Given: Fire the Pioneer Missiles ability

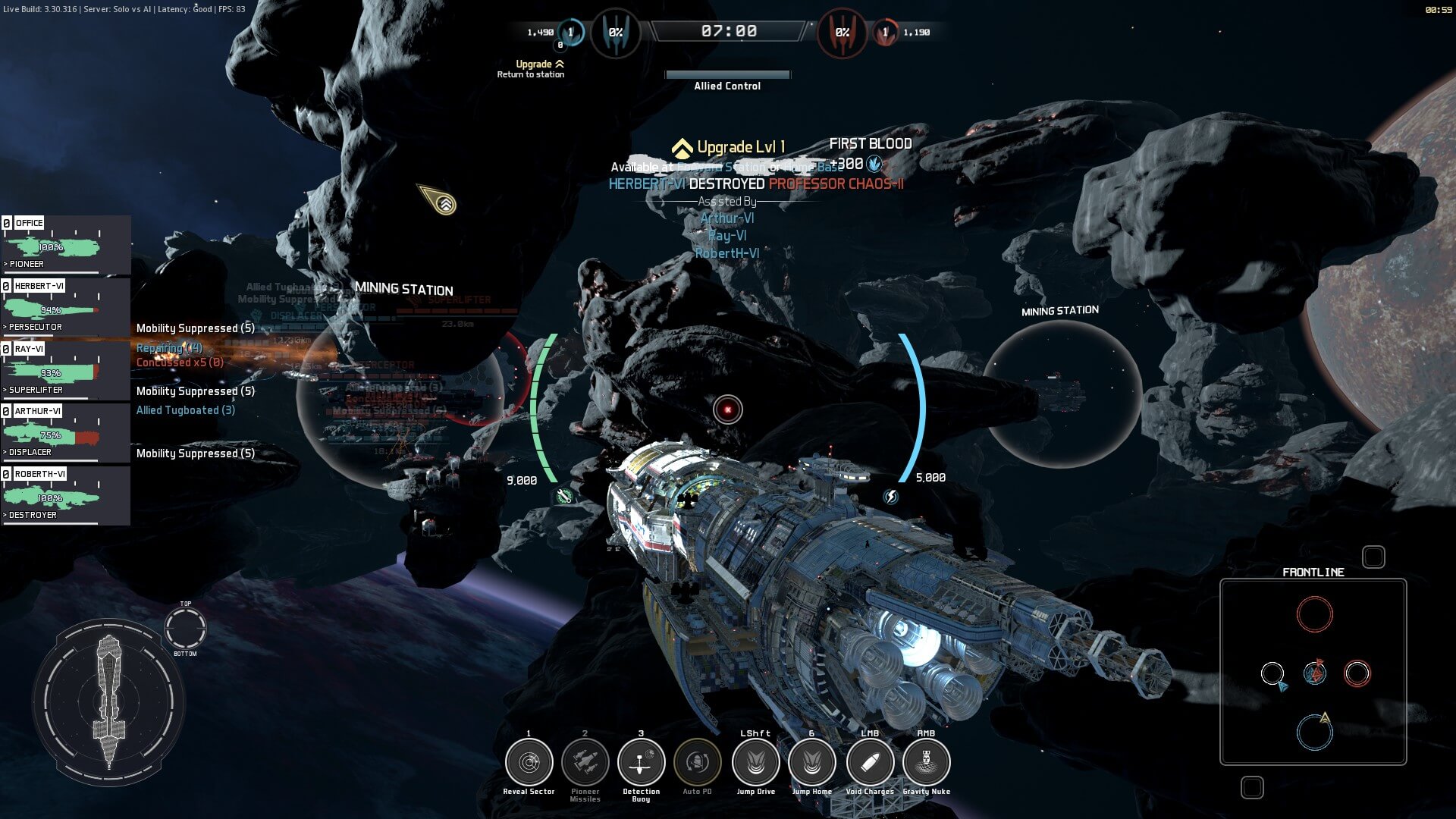Looking at the screenshot, I should [585, 762].
